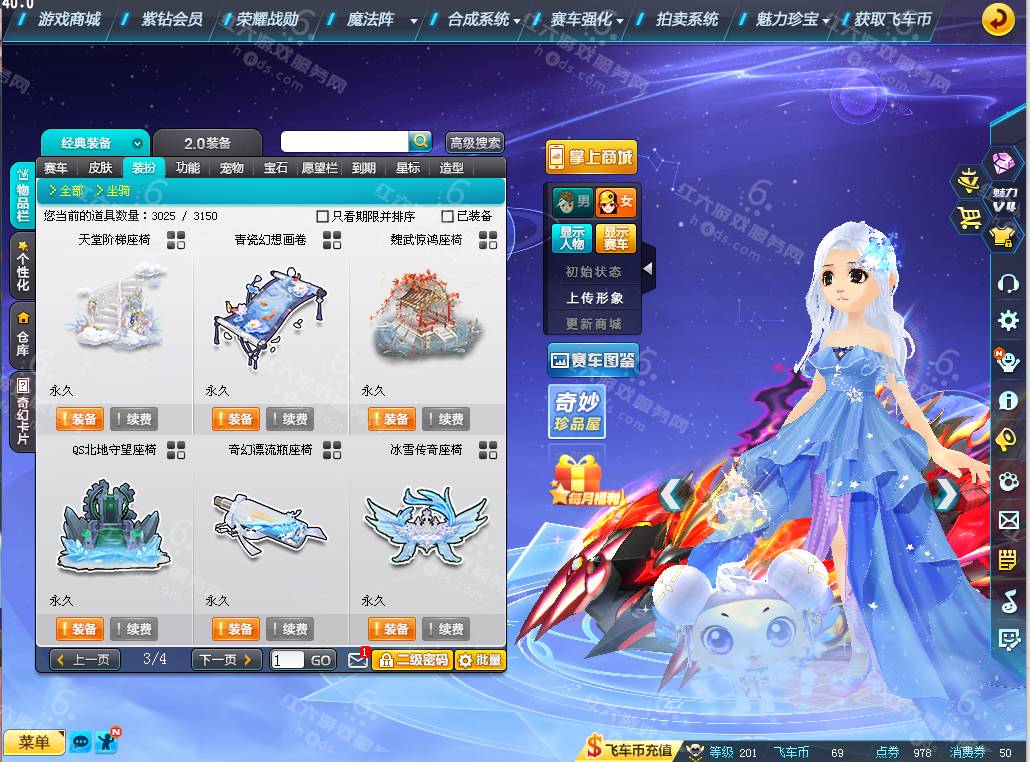Select the 奇幻漂流瓶座椅 item thumbnail
This screenshot has width=1030, height=762.
tap(271, 519)
